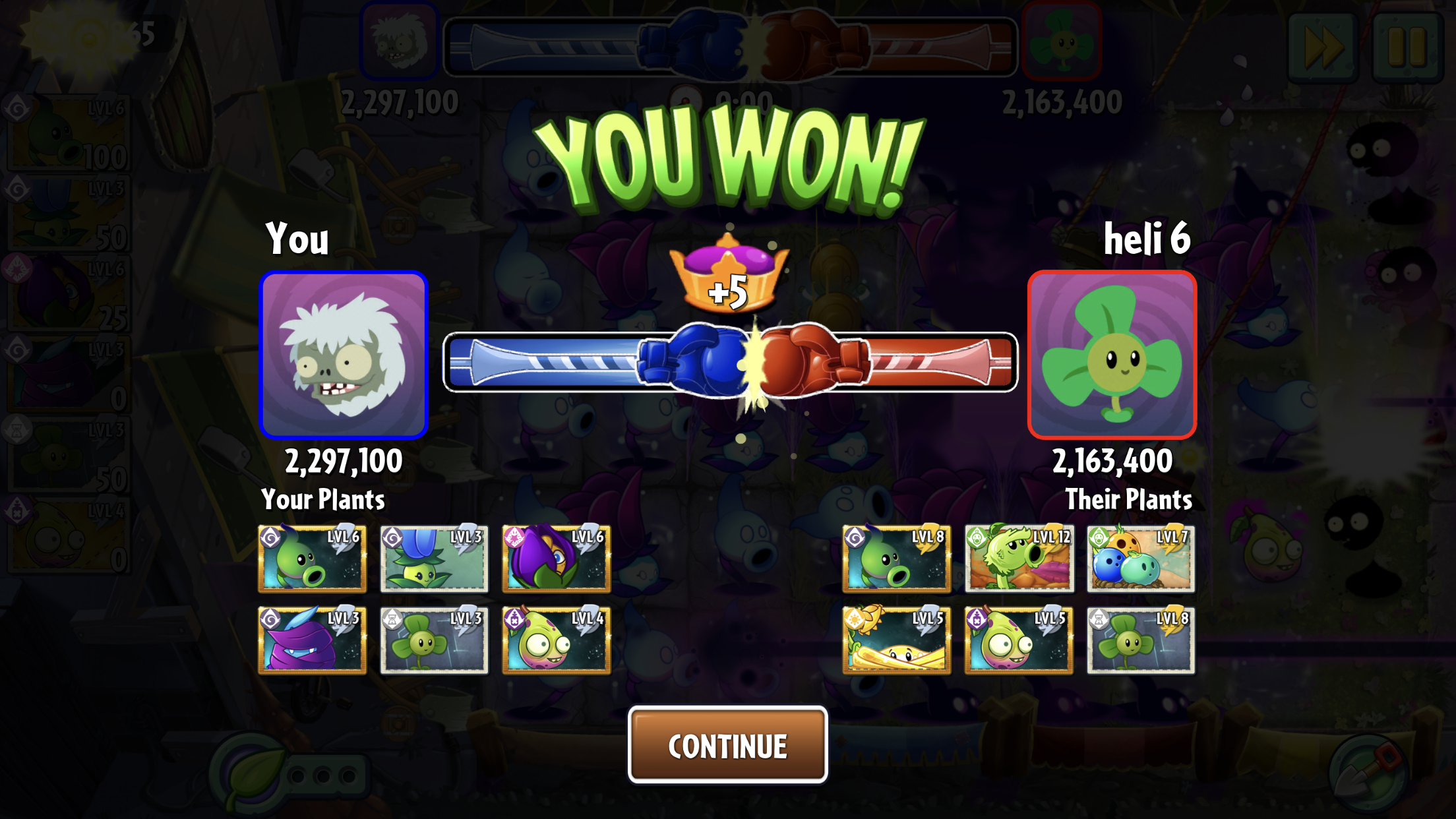Continue past the You Won screen
The width and height of the screenshot is (1456, 819).
(727, 745)
